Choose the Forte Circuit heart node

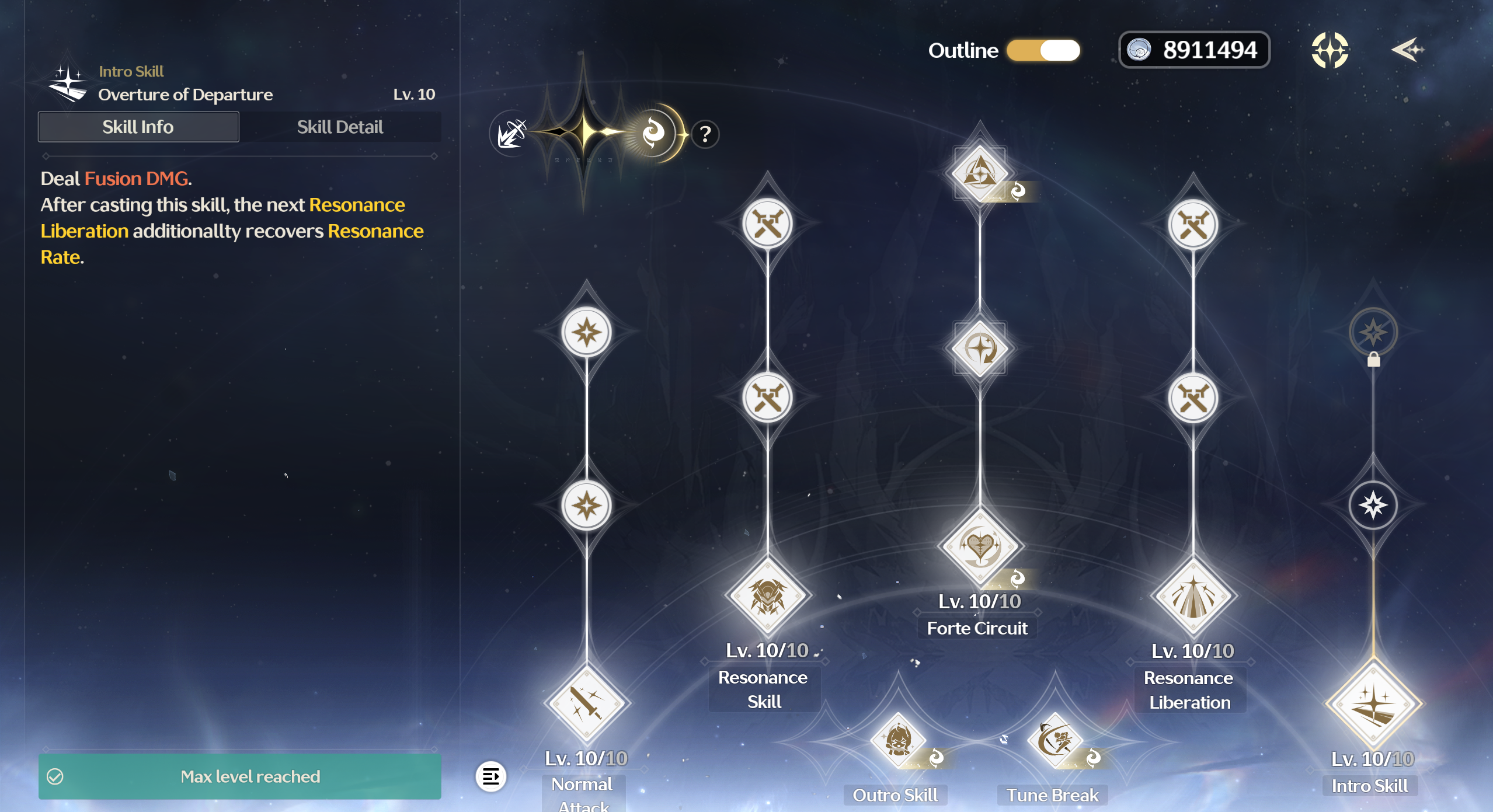point(980,547)
